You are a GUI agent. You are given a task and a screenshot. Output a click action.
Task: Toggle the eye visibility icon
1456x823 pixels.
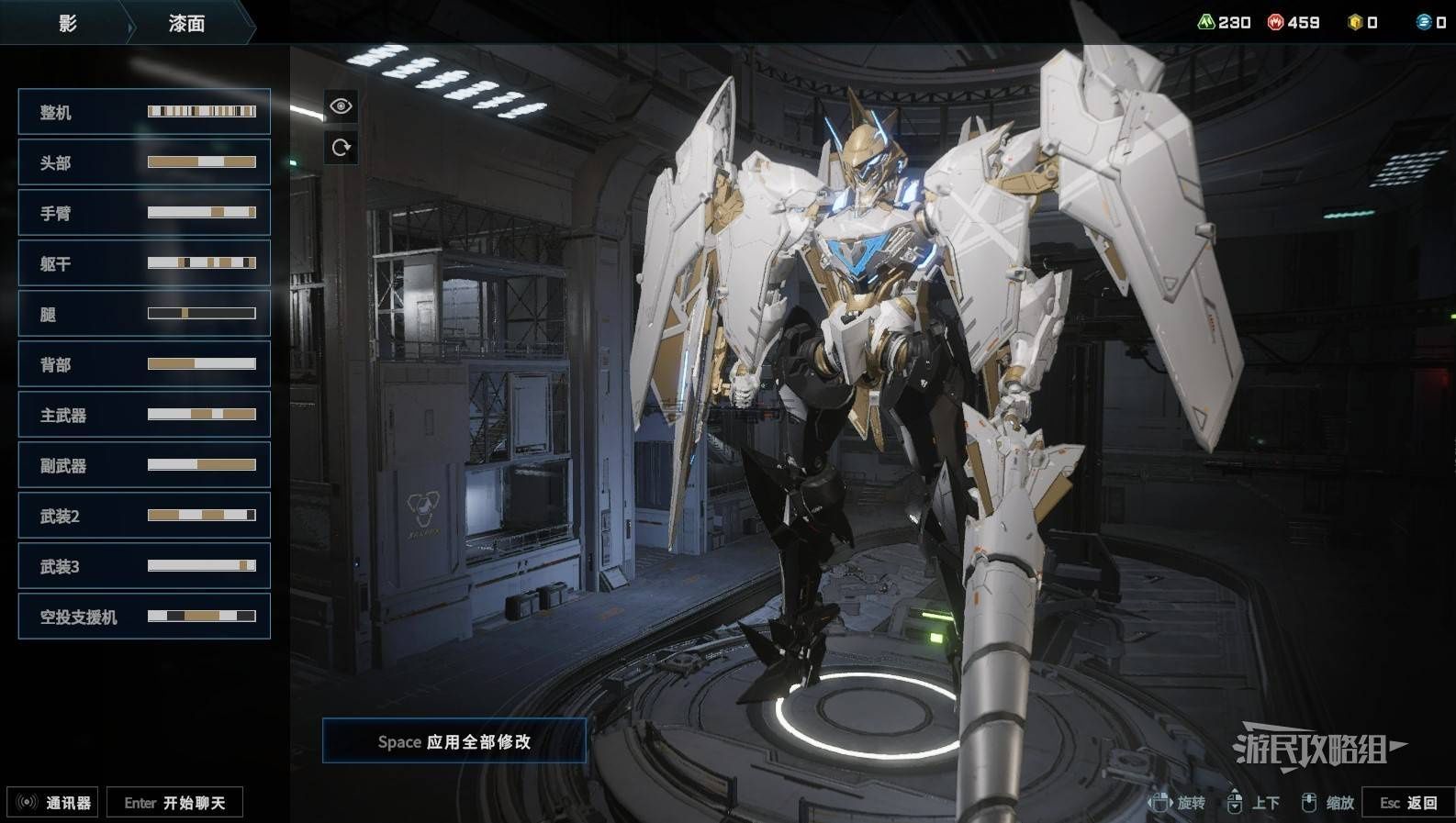[341, 106]
